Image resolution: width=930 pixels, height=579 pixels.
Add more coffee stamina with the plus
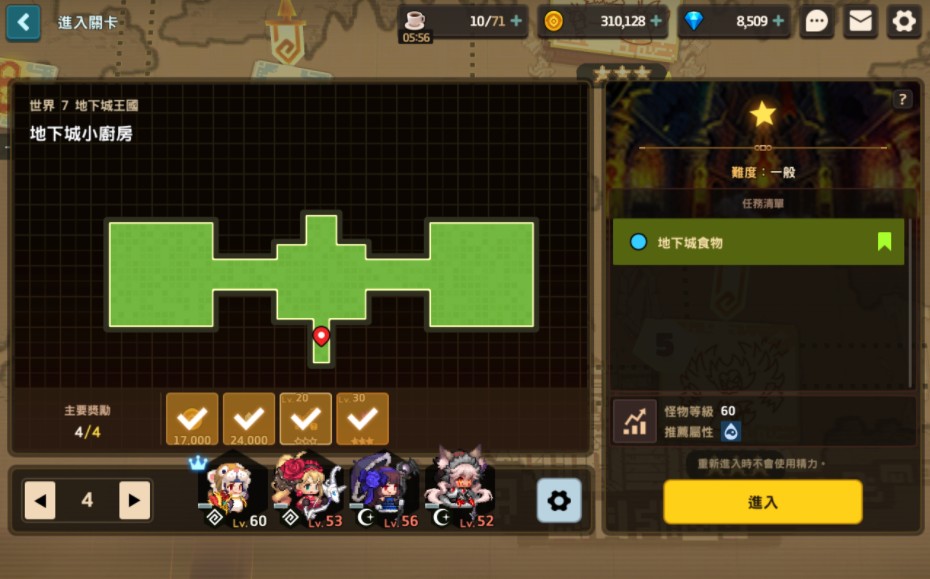(x=516, y=21)
